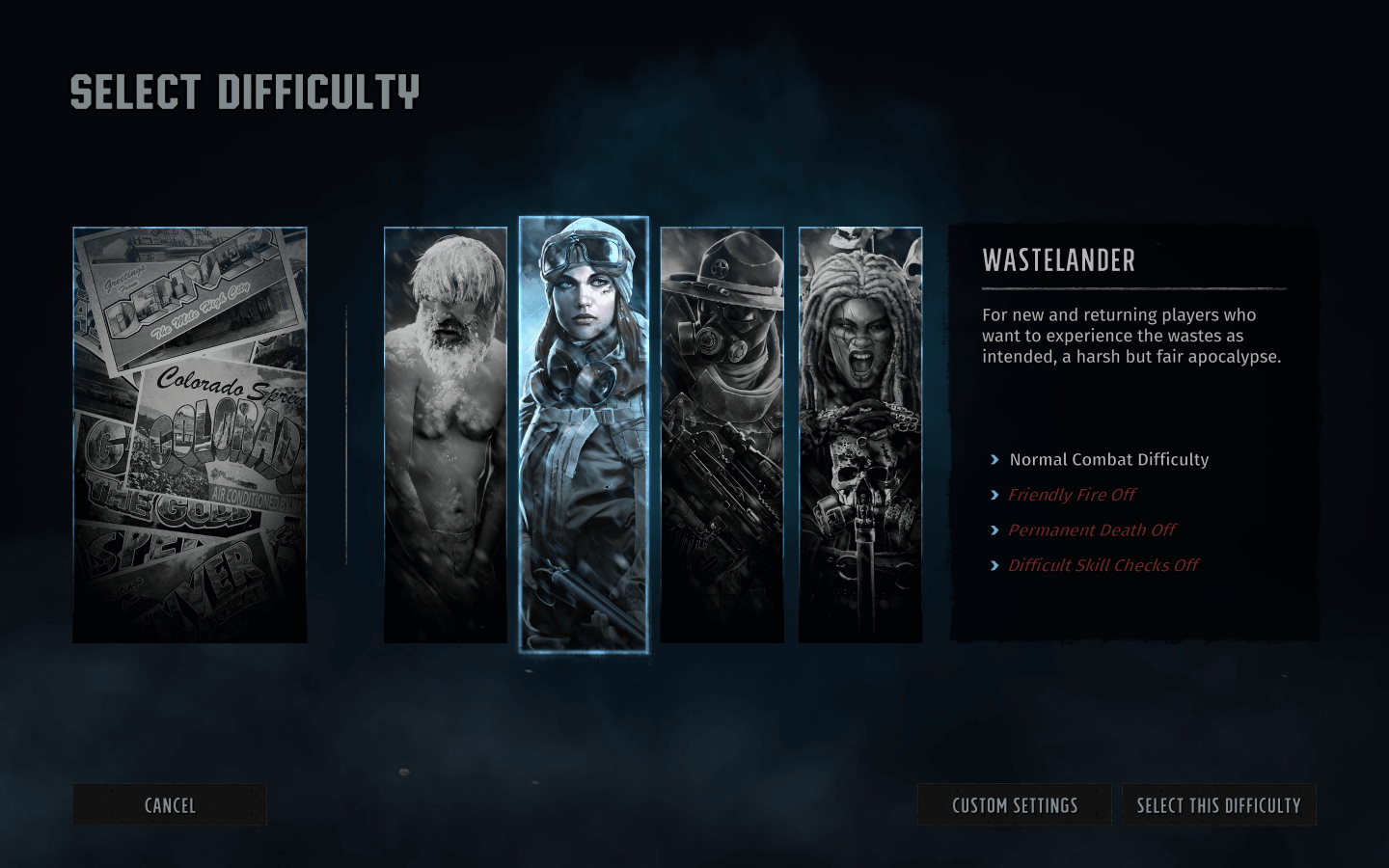This screenshot has height=868, width=1389.
Task: Pick the gas-masked ranger difficulty card
Action: tap(722, 434)
